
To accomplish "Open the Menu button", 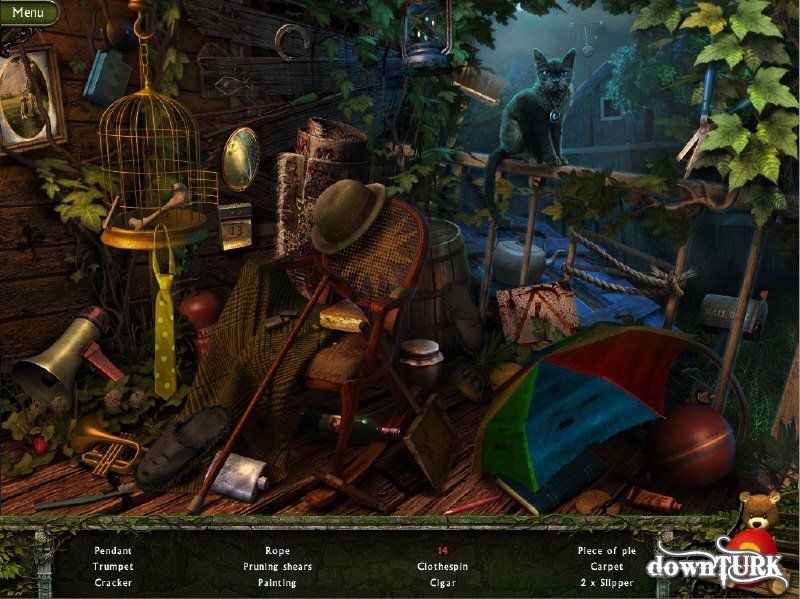I will (28, 13).
